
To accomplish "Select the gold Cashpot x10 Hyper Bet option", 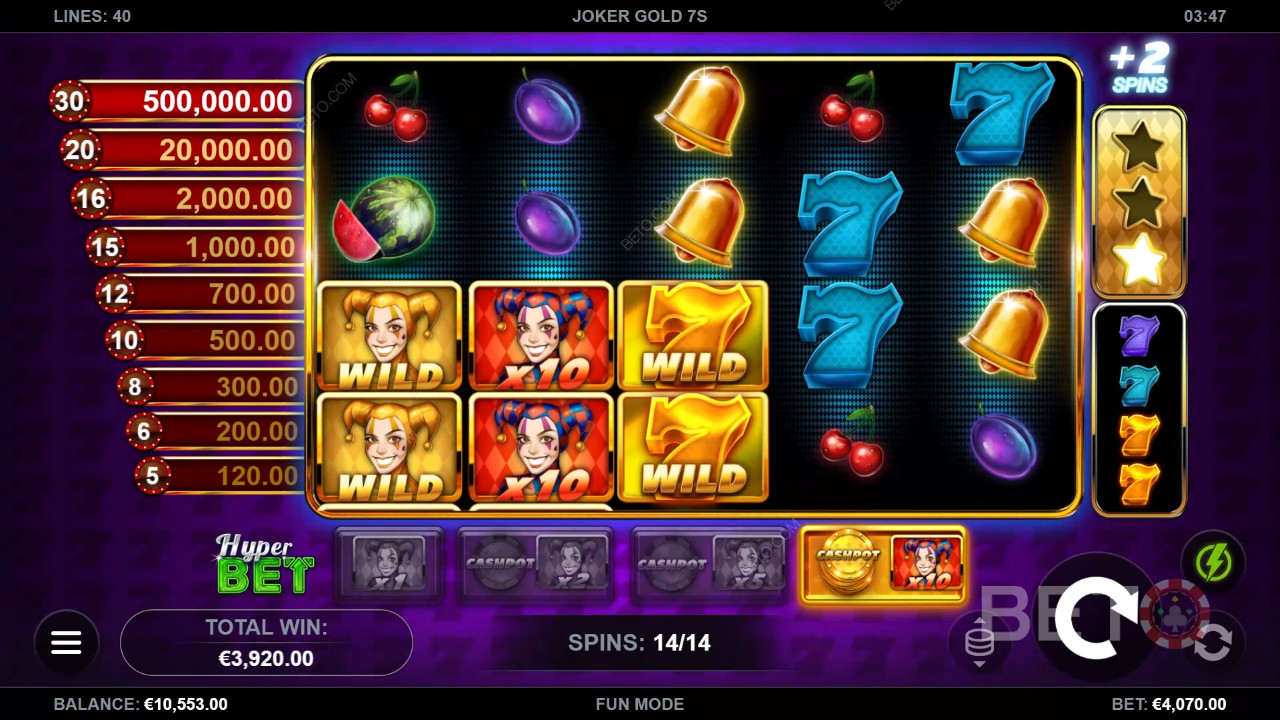I will (x=883, y=565).
